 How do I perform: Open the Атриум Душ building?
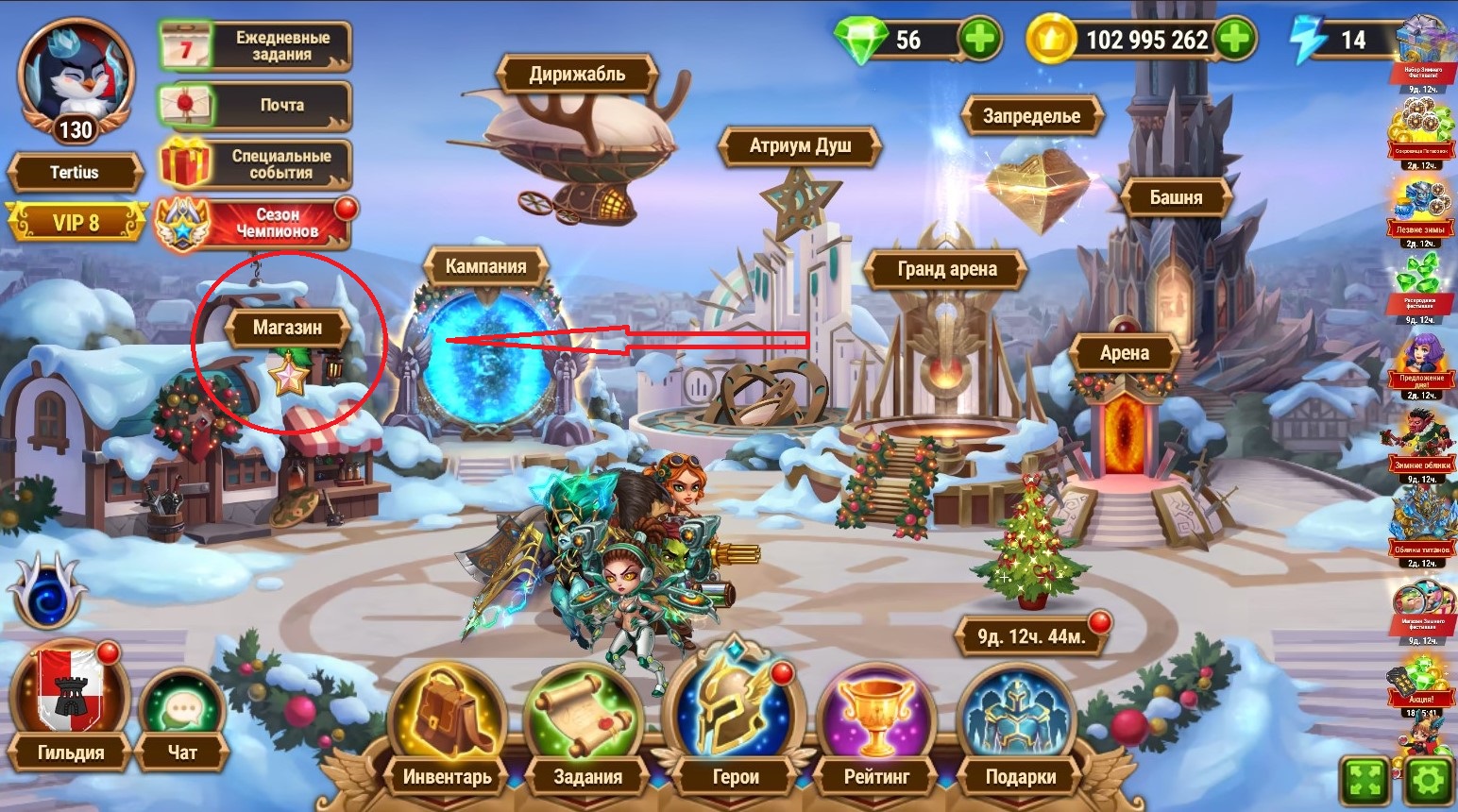(x=800, y=146)
